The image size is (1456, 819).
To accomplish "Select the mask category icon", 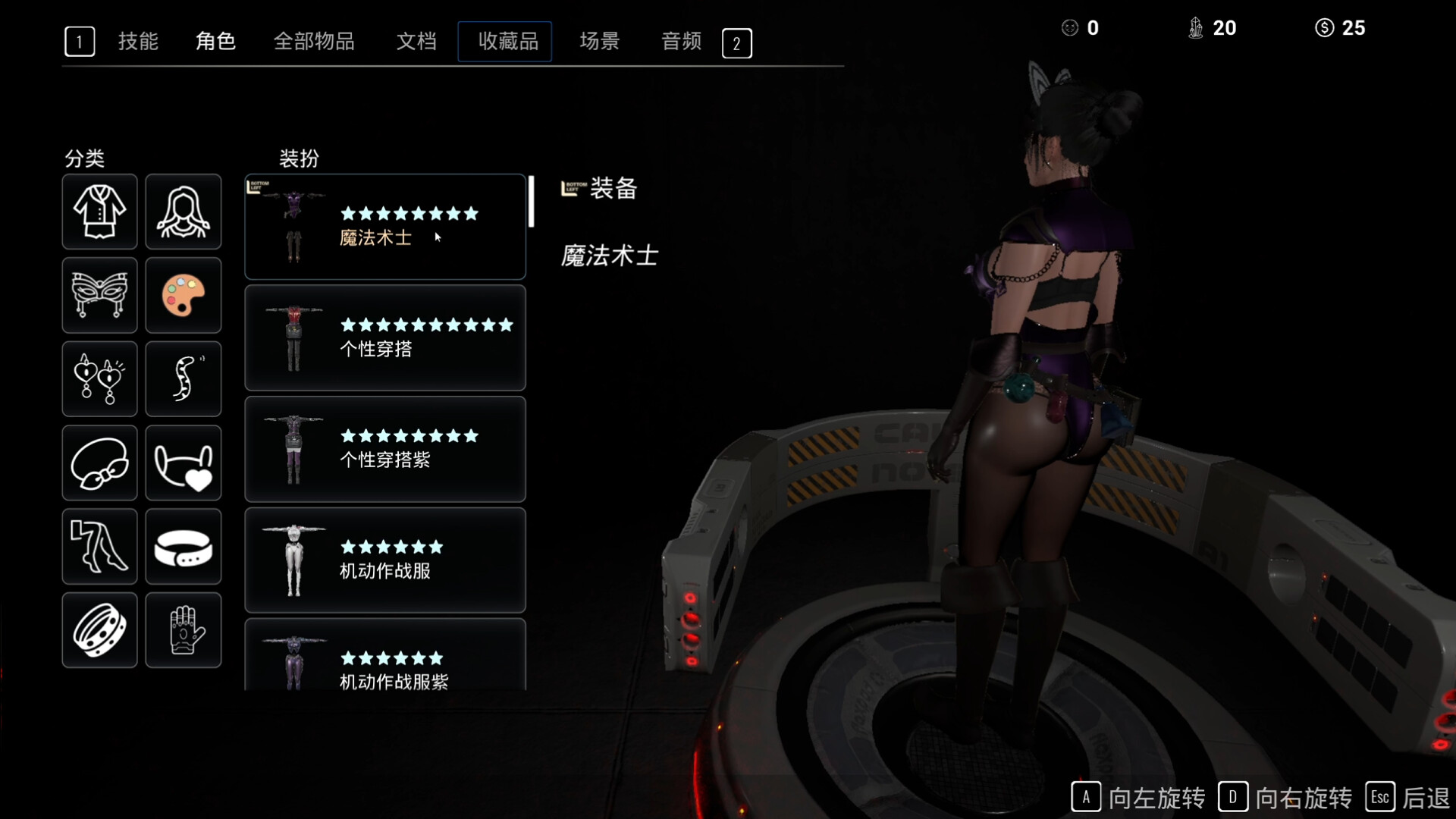I will pyautogui.click(x=99, y=296).
